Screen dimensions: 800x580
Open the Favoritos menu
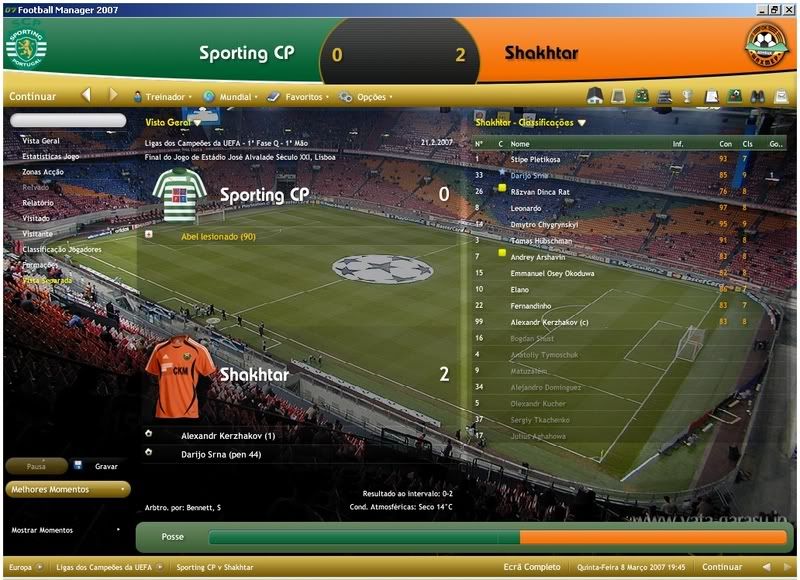pos(303,97)
